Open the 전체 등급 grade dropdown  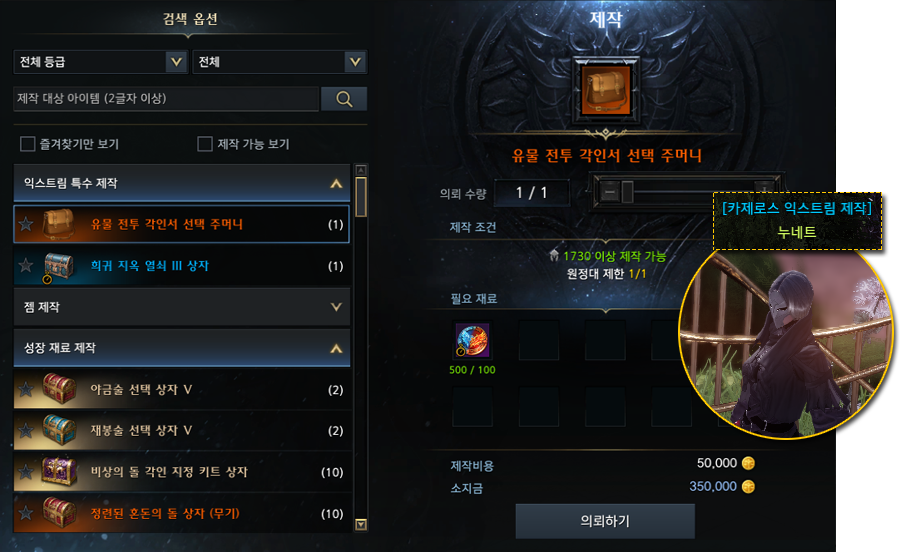[100, 62]
